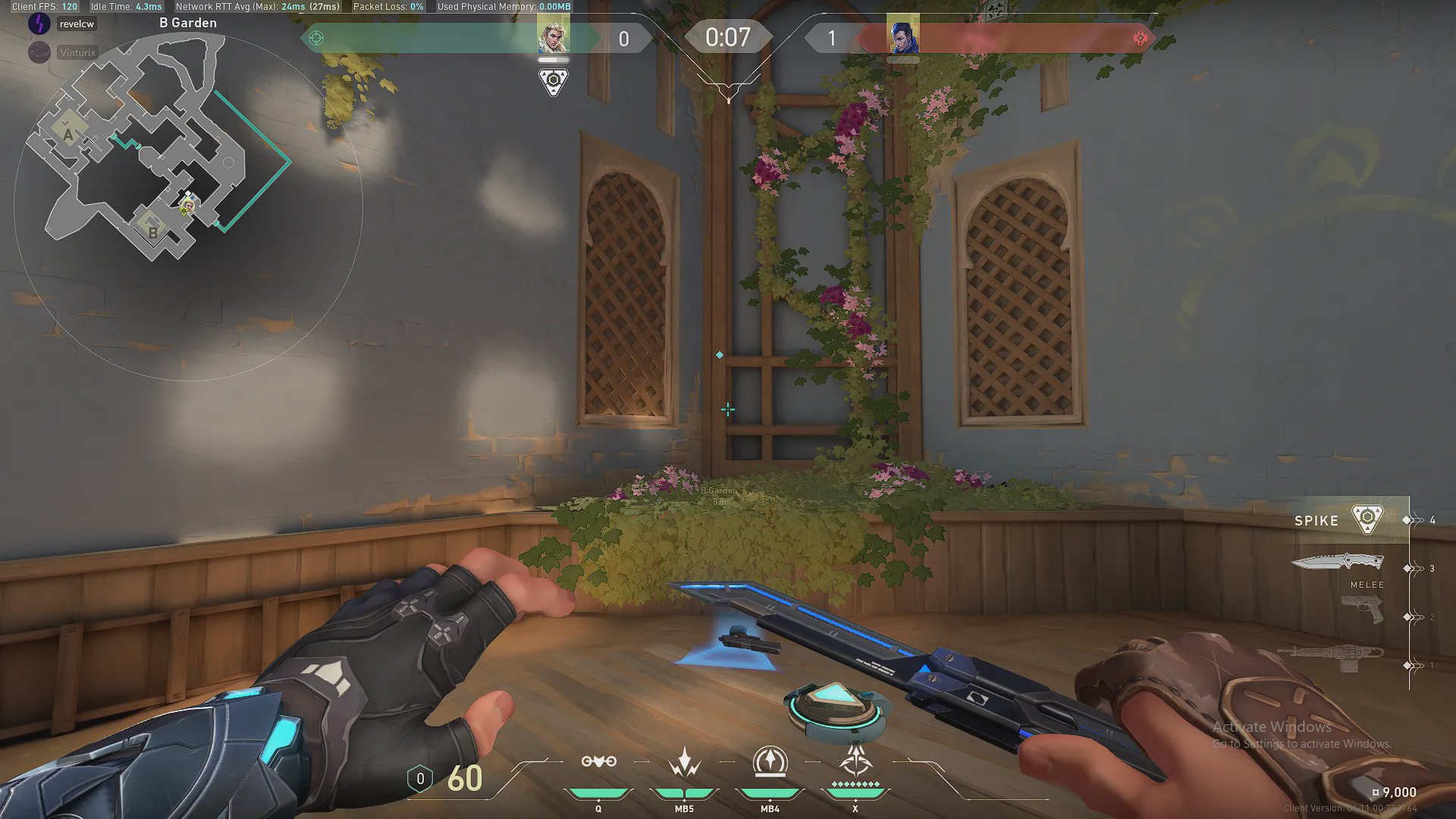Screen dimensions: 1456x819
Task: Click the blond teammate portrait
Action: click(553, 35)
